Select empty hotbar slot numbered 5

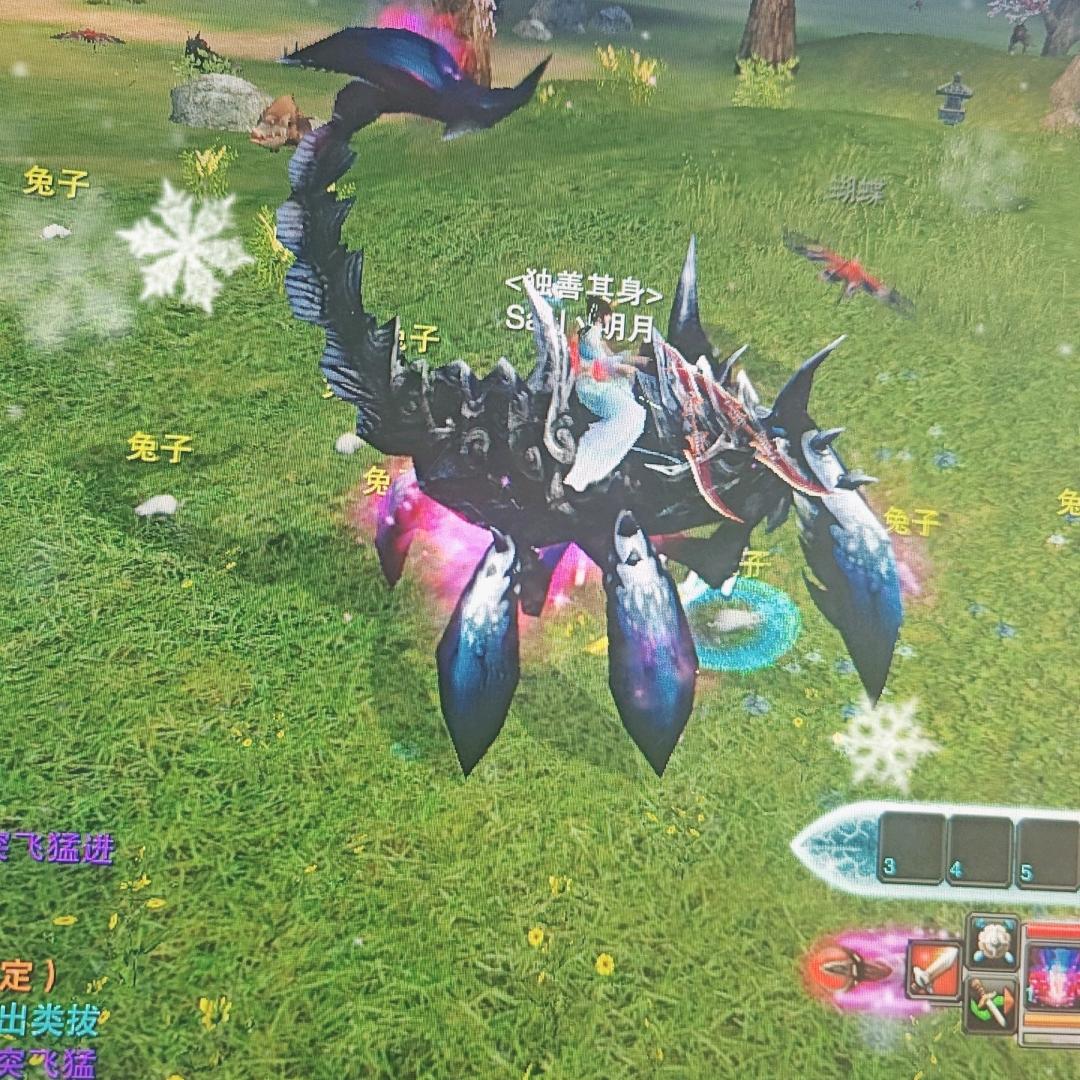click(1046, 853)
